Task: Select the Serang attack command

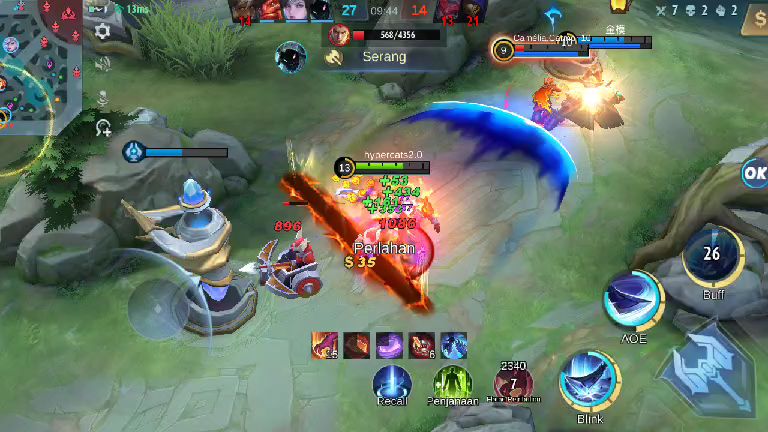Action: 372,57
